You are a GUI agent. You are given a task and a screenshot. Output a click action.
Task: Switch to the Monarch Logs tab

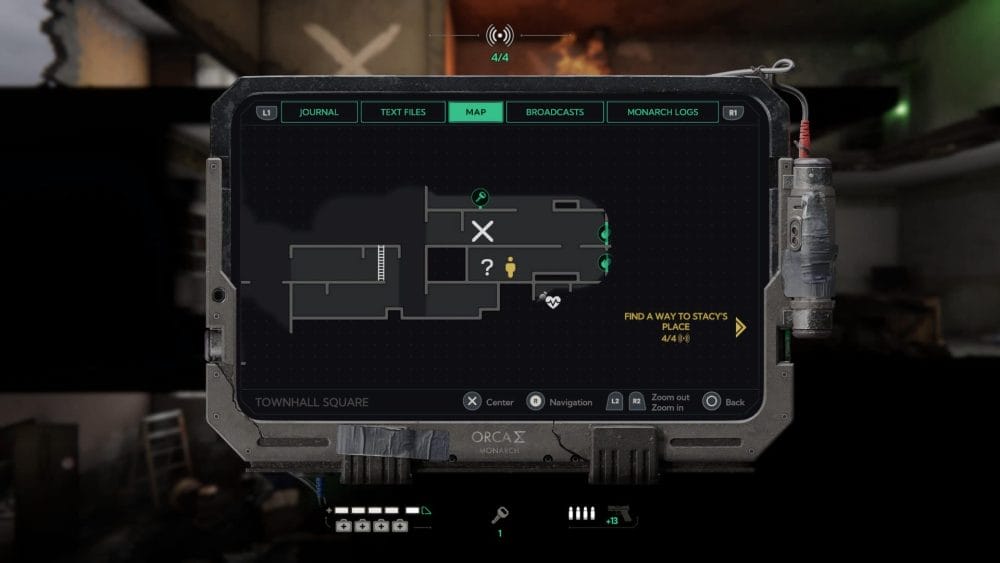[662, 112]
